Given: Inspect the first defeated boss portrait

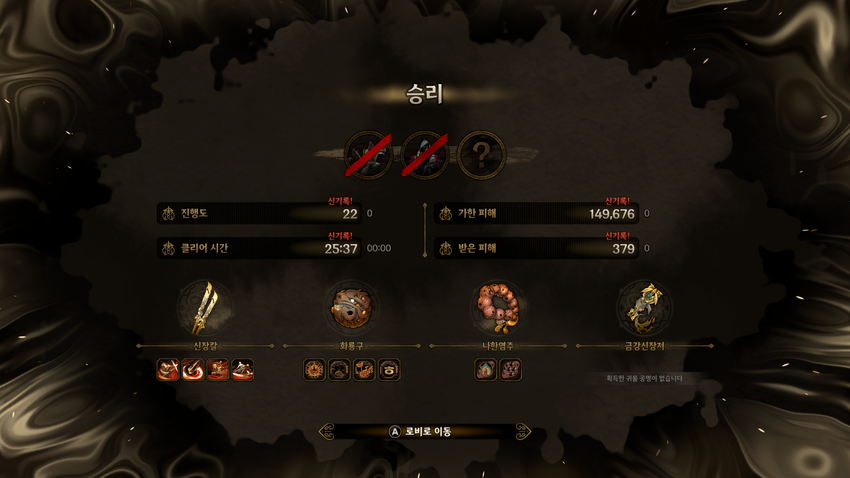Looking at the screenshot, I should (x=367, y=155).
